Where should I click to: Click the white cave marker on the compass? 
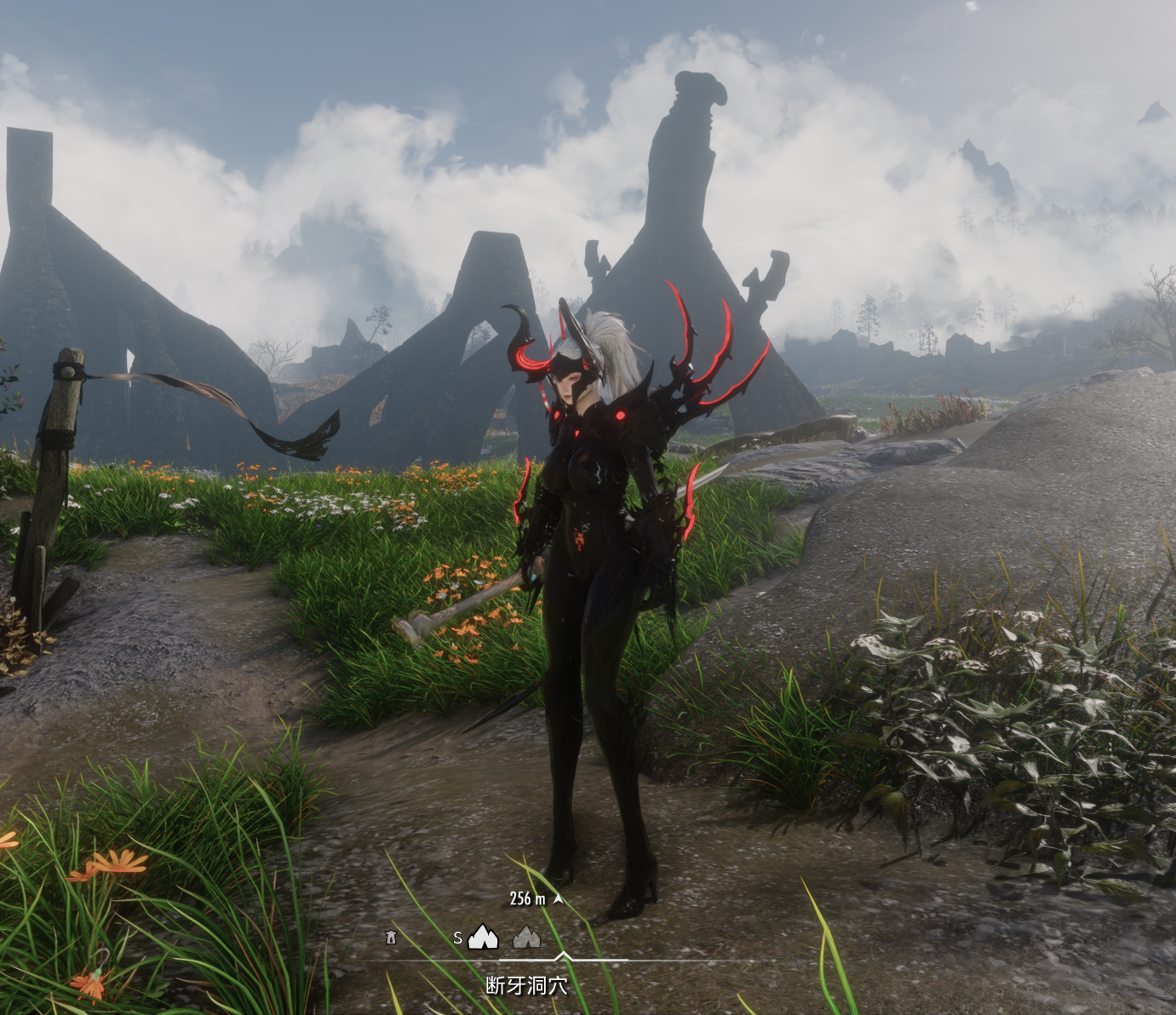[483, 938]
